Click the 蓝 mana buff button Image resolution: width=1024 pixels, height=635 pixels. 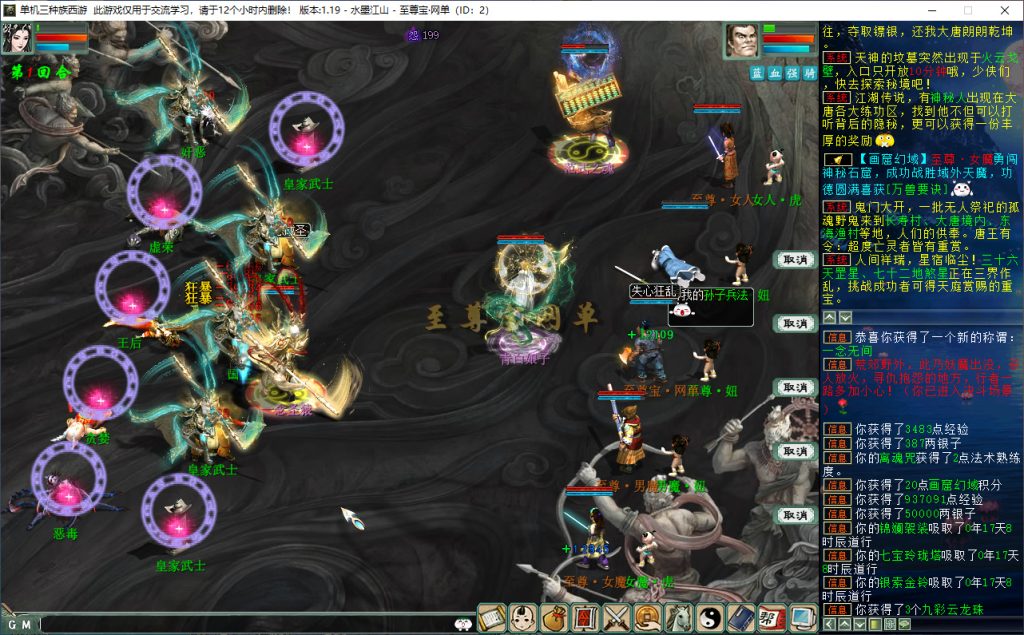click(x=758, y=73)
